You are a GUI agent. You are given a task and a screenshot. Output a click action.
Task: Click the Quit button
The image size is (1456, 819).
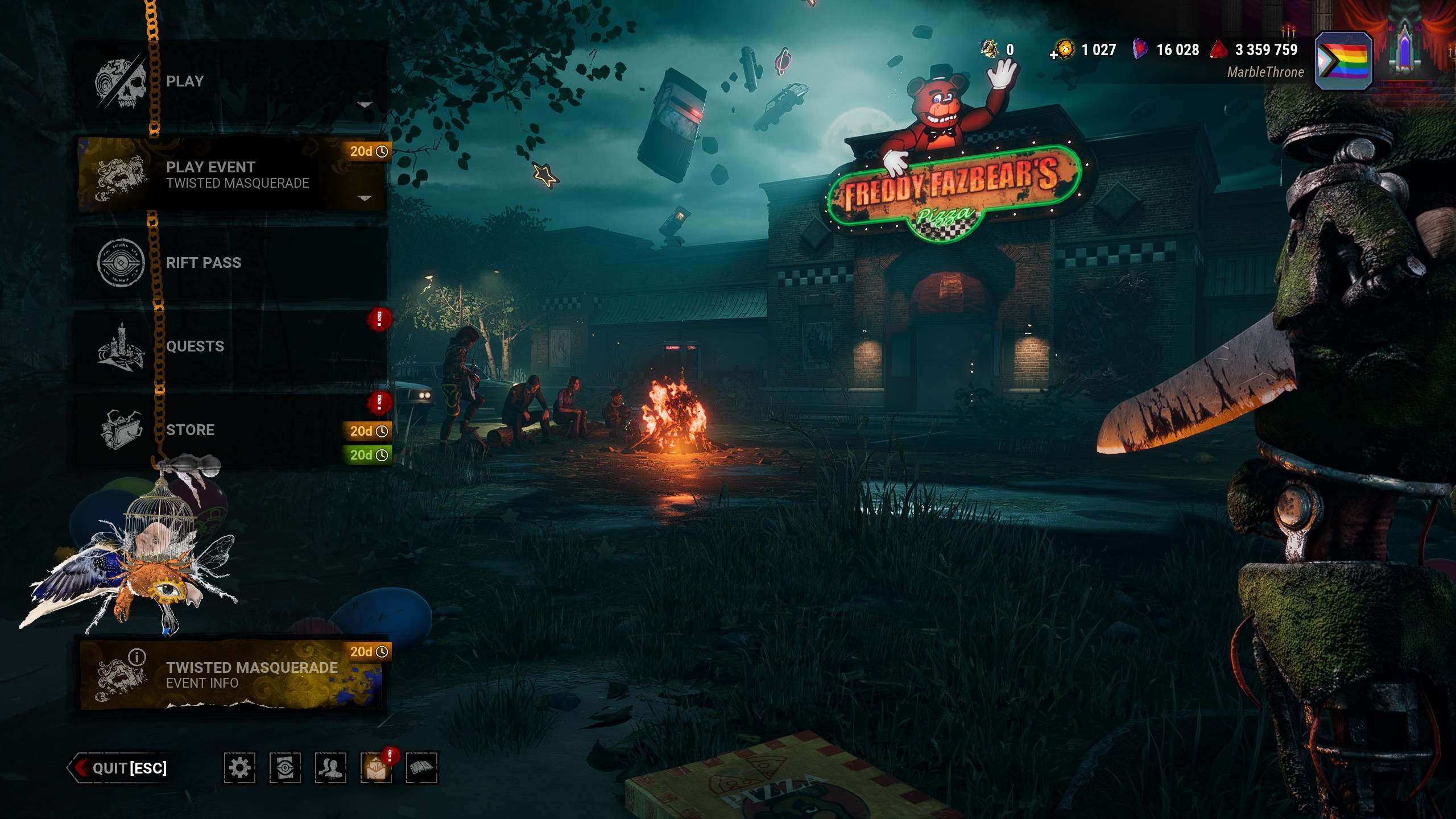[119, 768]
